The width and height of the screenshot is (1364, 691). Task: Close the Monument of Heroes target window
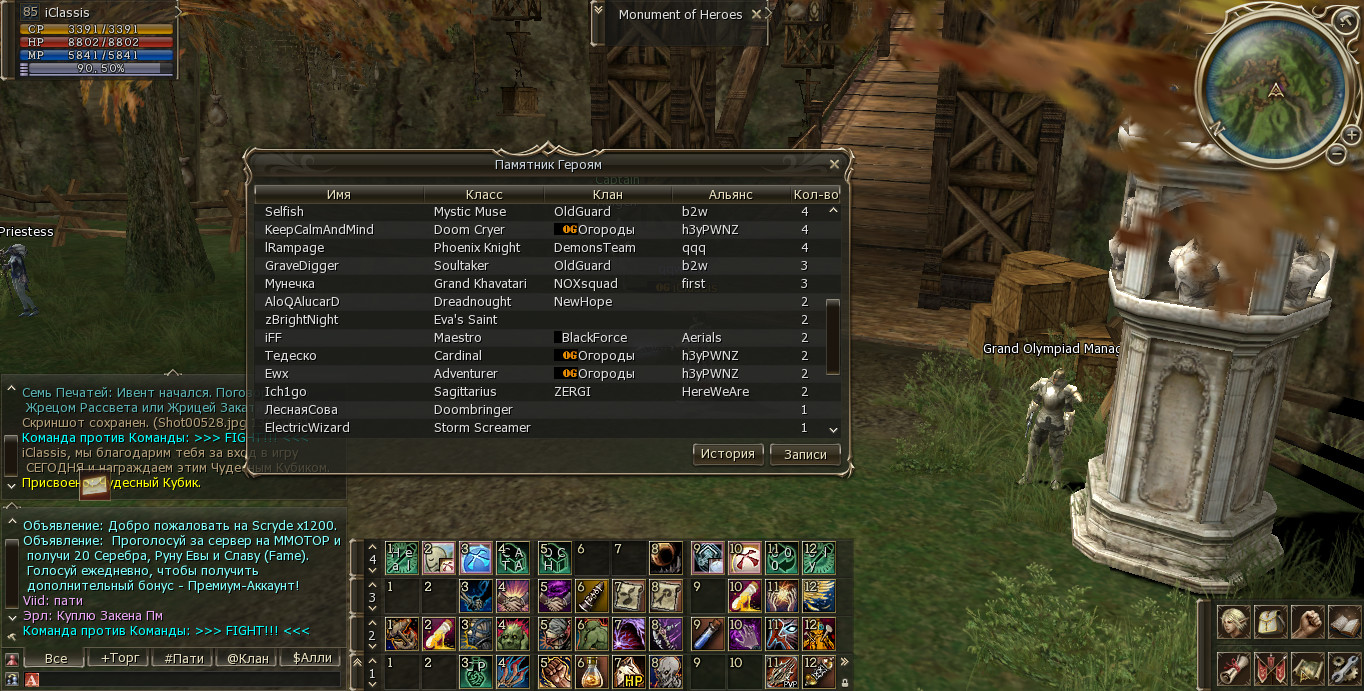757,15
